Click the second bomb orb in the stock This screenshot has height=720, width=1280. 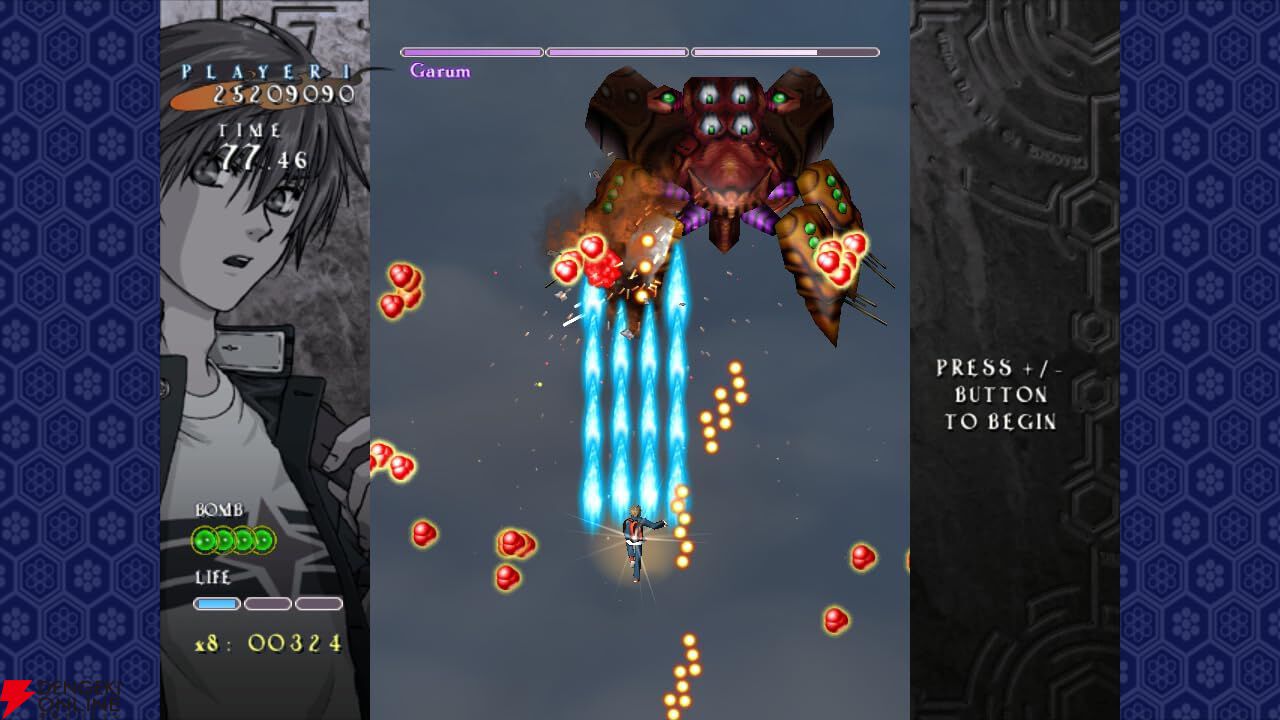click(x=226, y=540)
